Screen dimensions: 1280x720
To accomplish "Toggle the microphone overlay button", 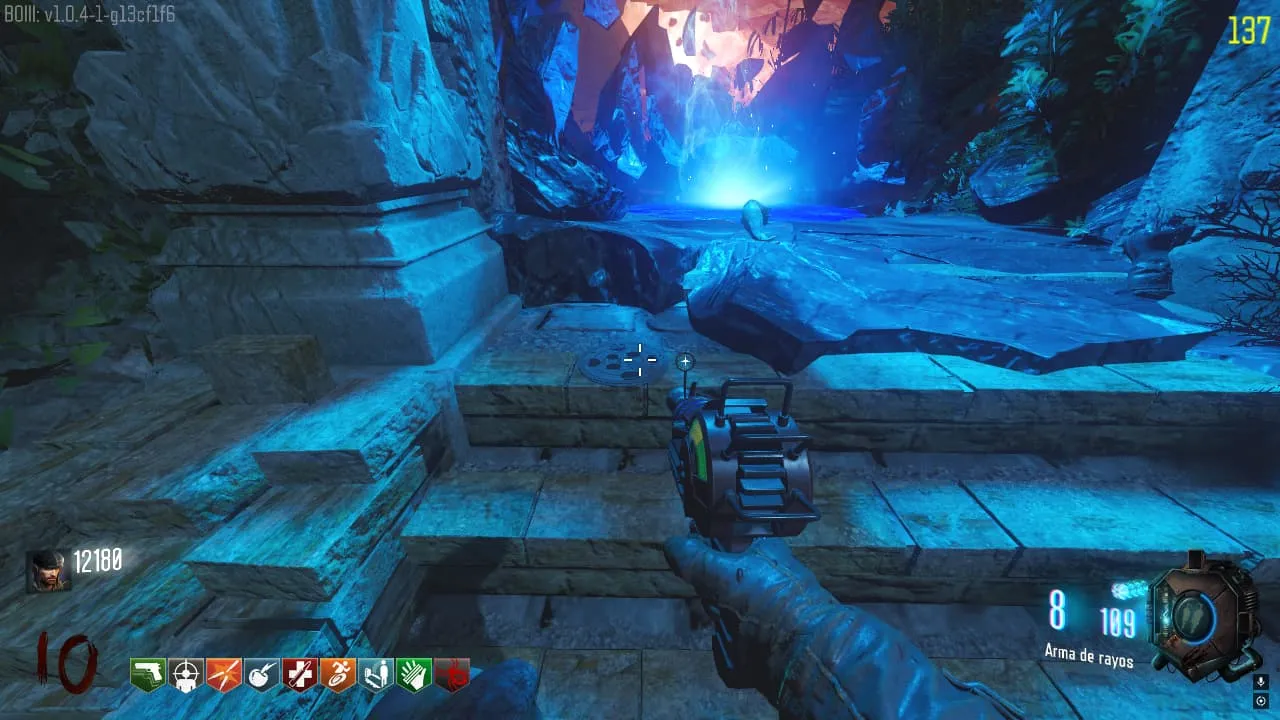I will coord(1261,681).
